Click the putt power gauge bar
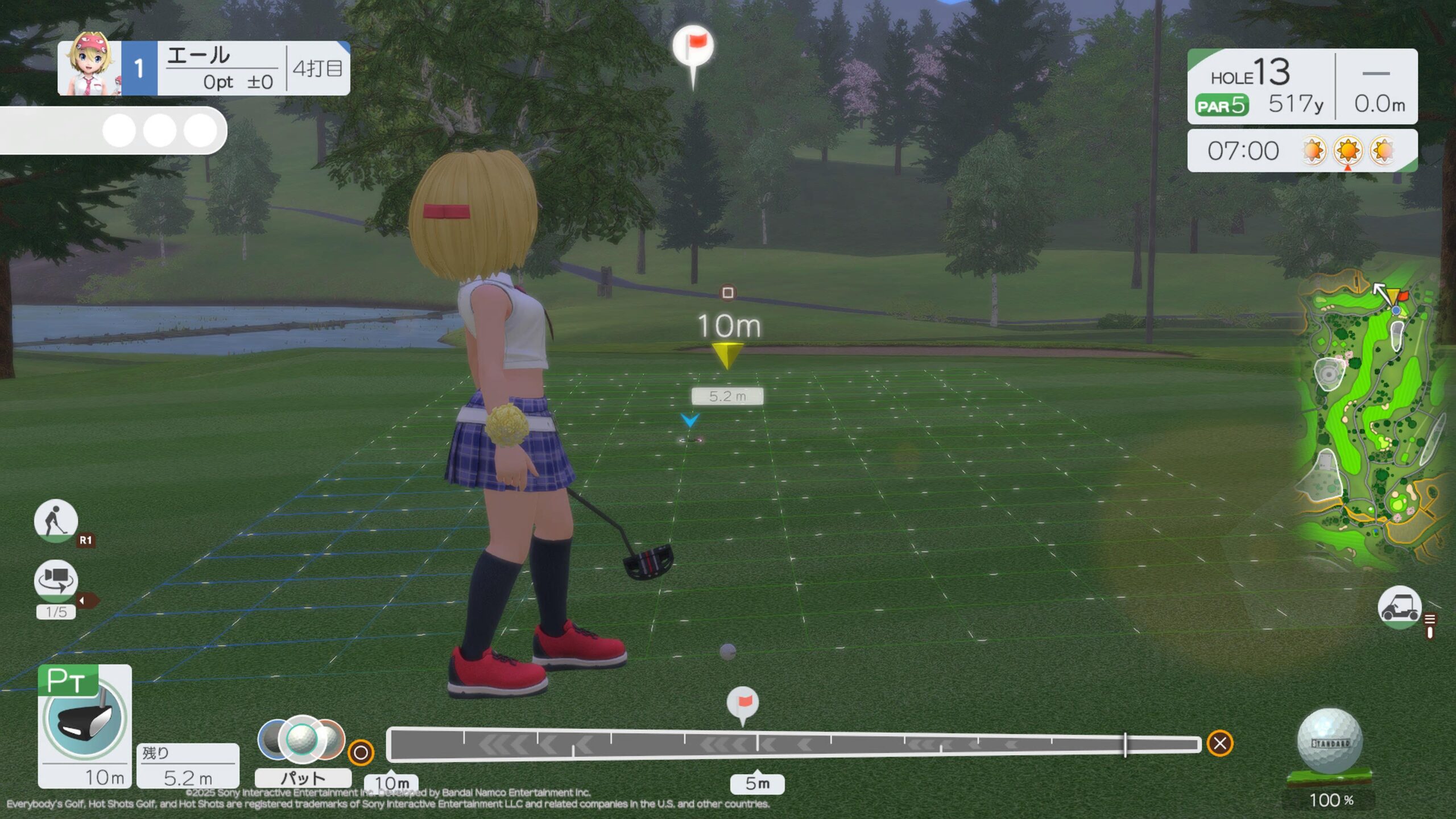 (x=793, y=744)
